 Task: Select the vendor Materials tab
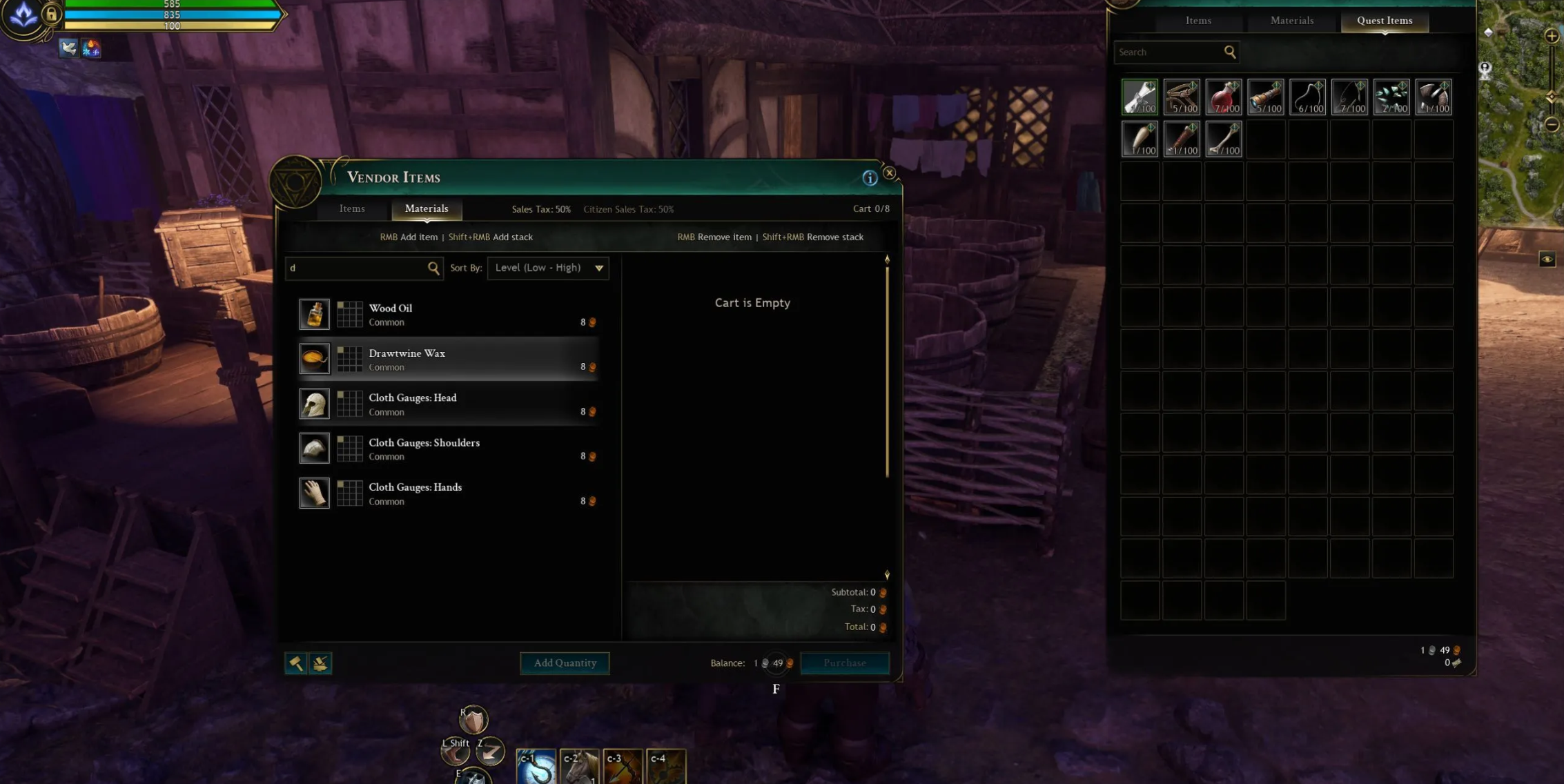427,208
